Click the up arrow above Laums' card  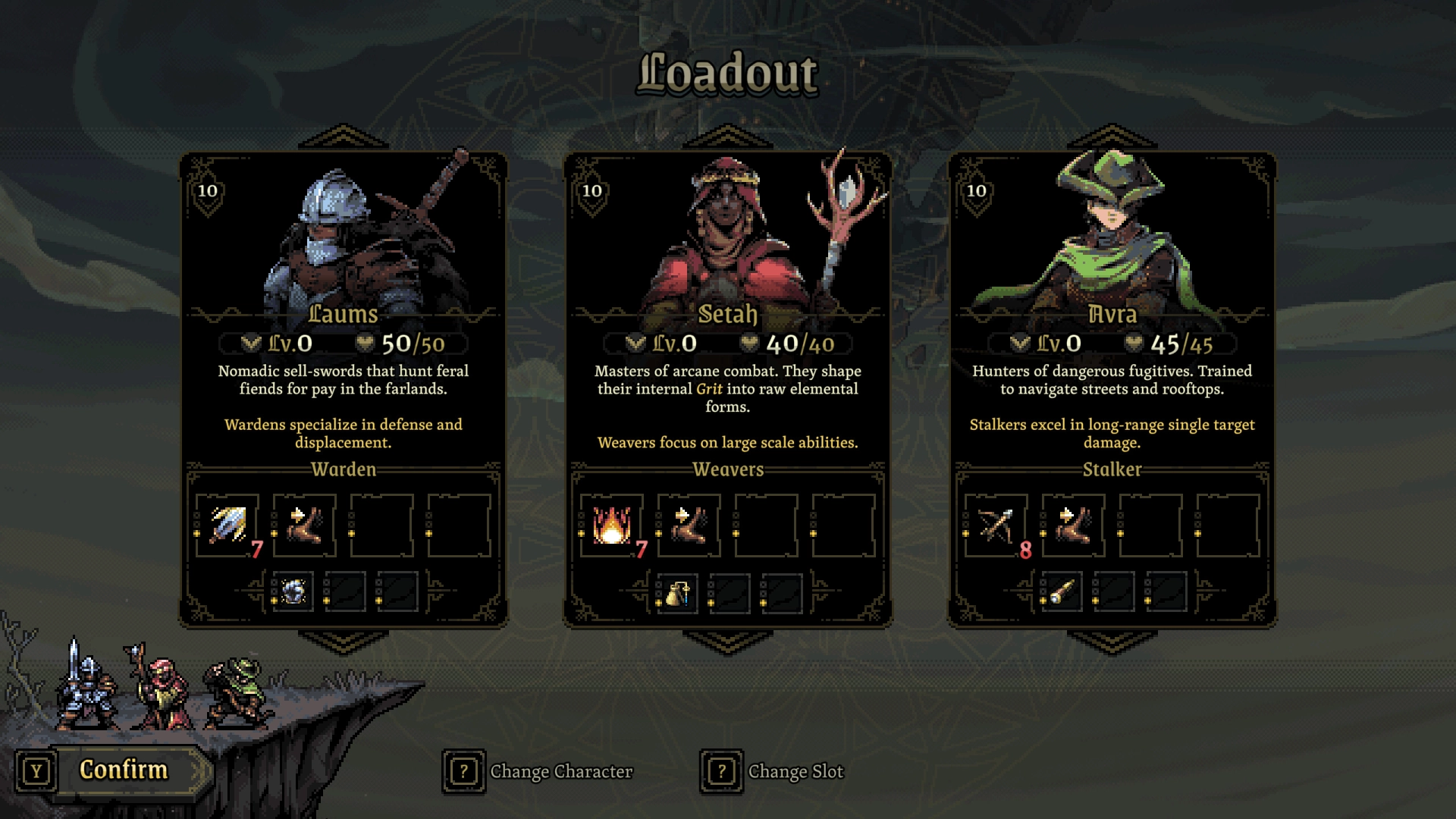tap(344, 137)
